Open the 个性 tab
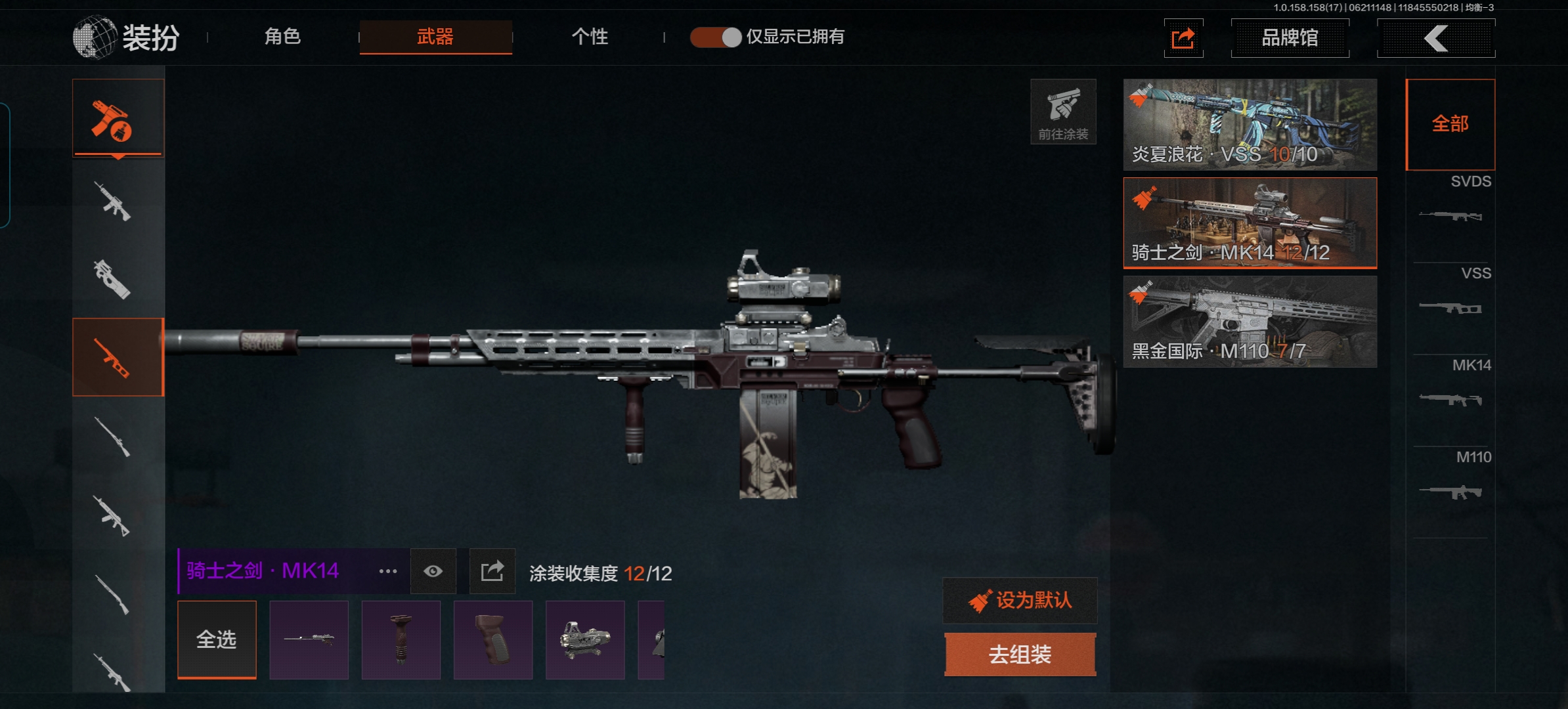Screen dimensions: 1568x709 [590, 37]
